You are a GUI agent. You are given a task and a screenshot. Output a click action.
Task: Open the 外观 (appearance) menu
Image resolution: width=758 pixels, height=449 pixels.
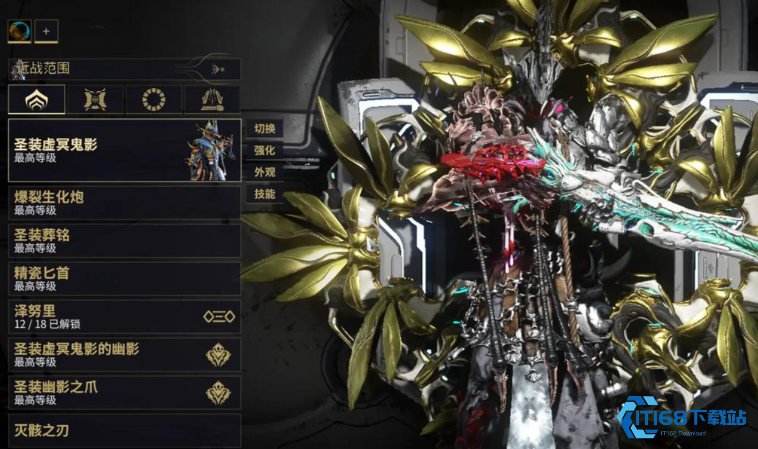(264, 172)
